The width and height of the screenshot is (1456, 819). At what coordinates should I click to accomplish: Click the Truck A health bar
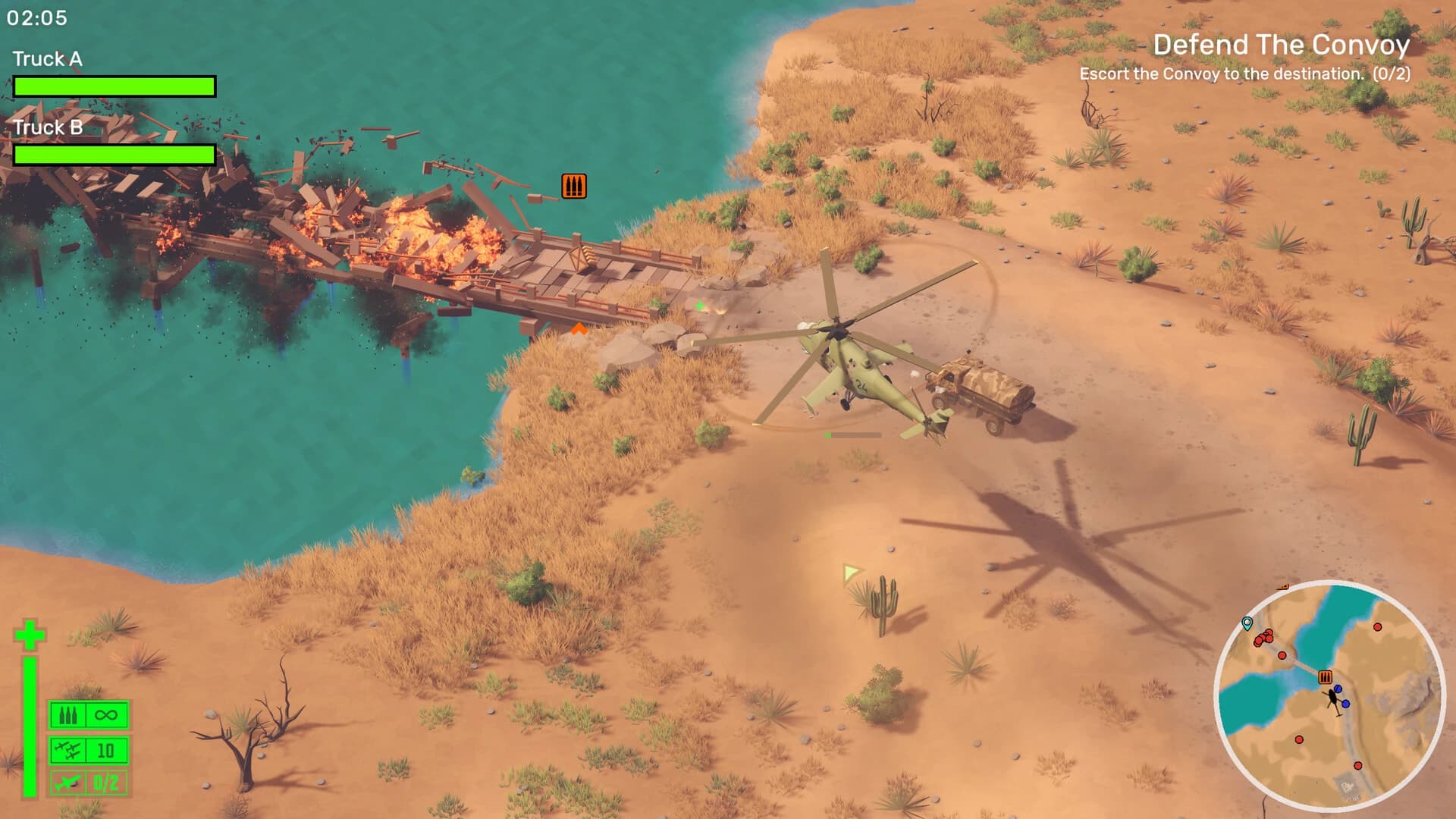(114, 86)
